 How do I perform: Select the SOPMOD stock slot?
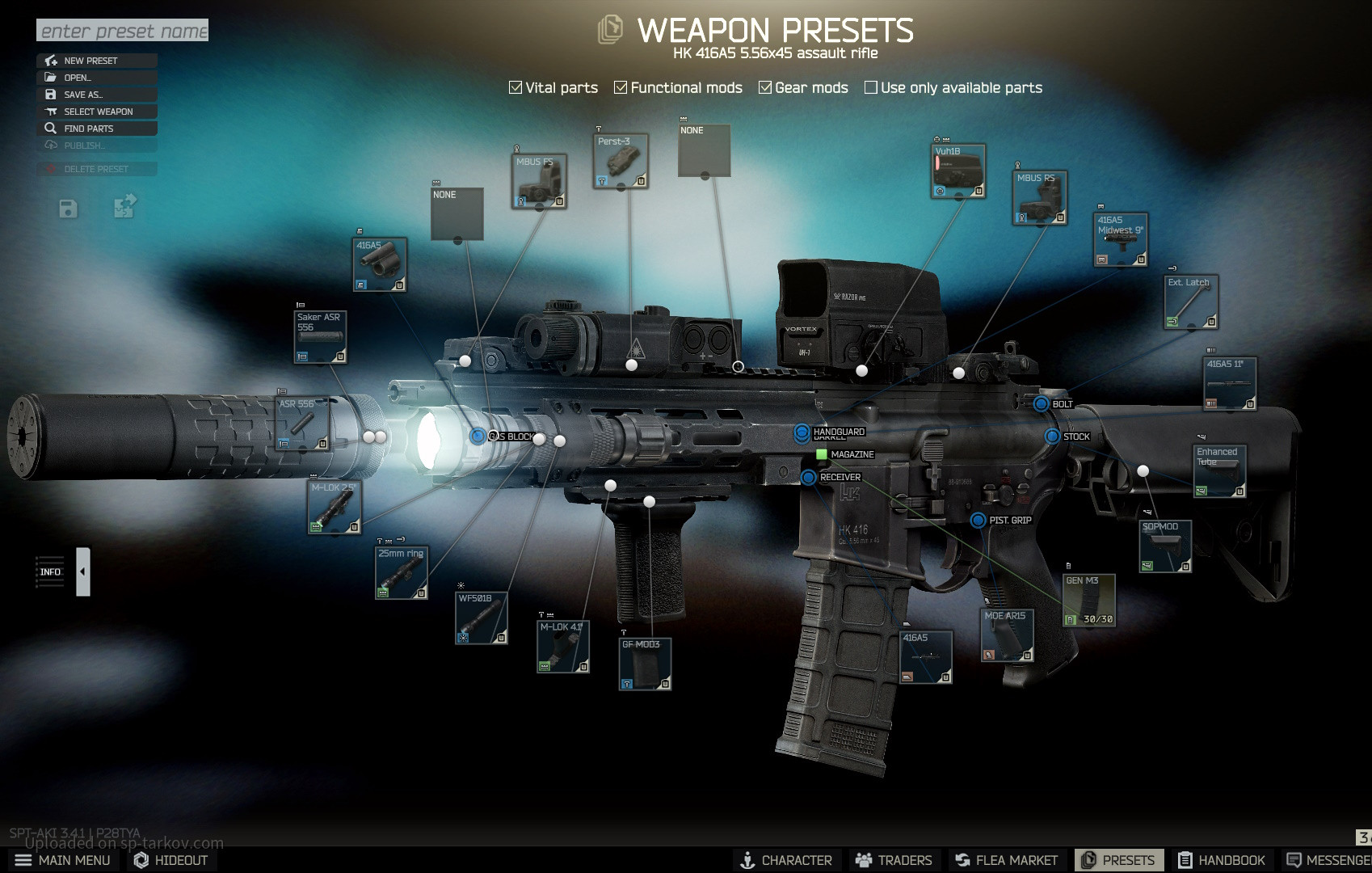pos(1164,547)
